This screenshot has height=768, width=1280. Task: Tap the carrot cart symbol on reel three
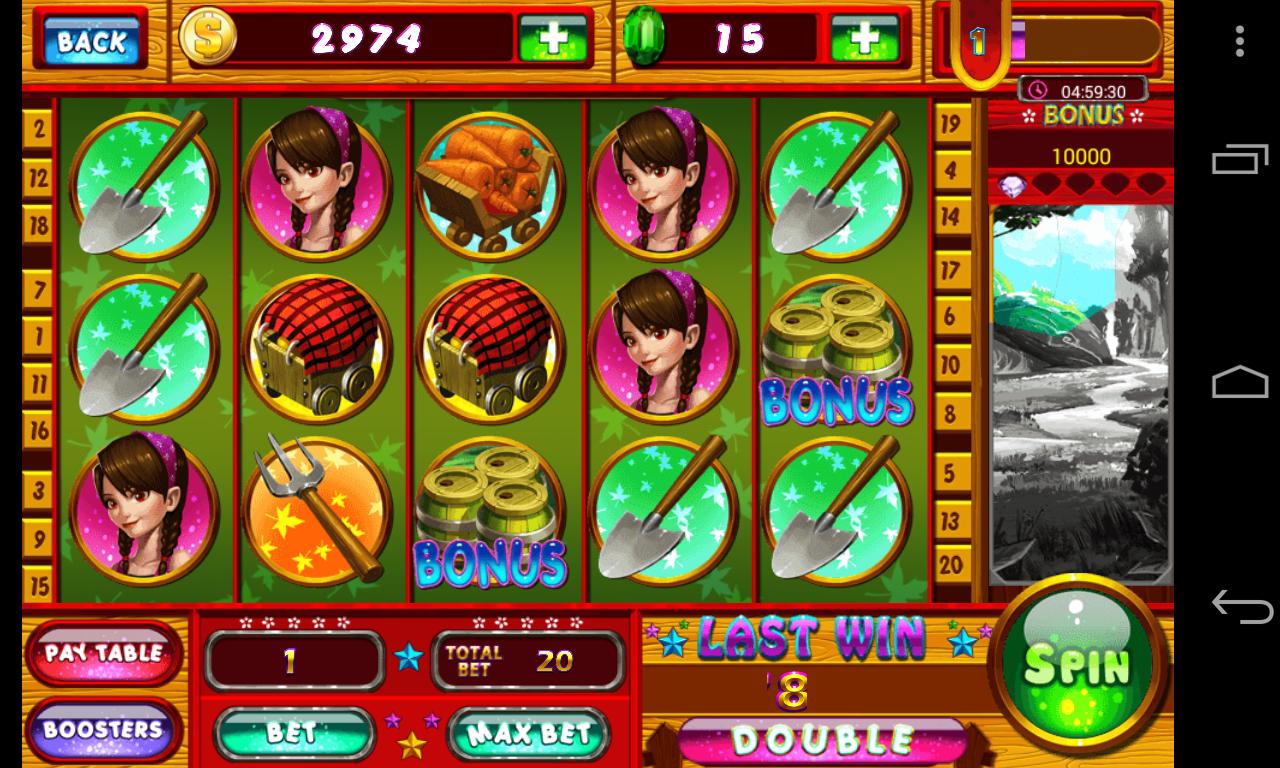(x=490, y=185)
